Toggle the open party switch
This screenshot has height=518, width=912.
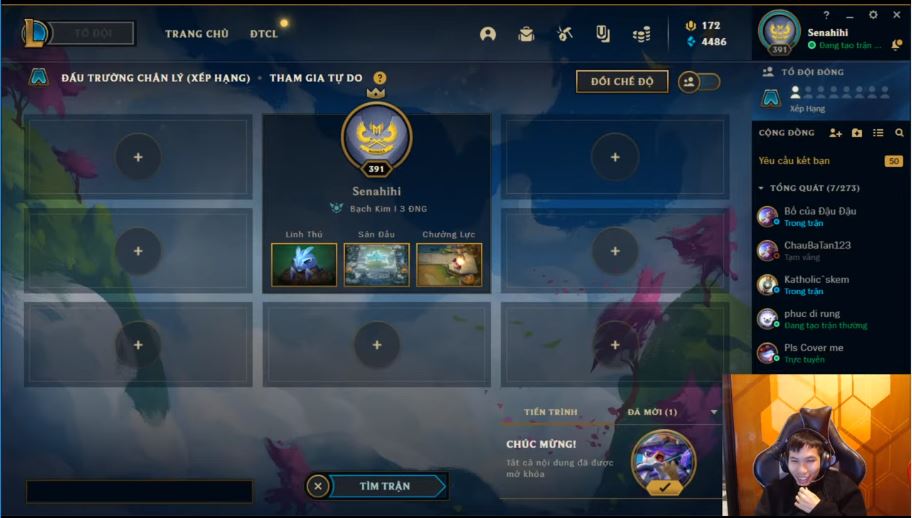tap(698, 82)
